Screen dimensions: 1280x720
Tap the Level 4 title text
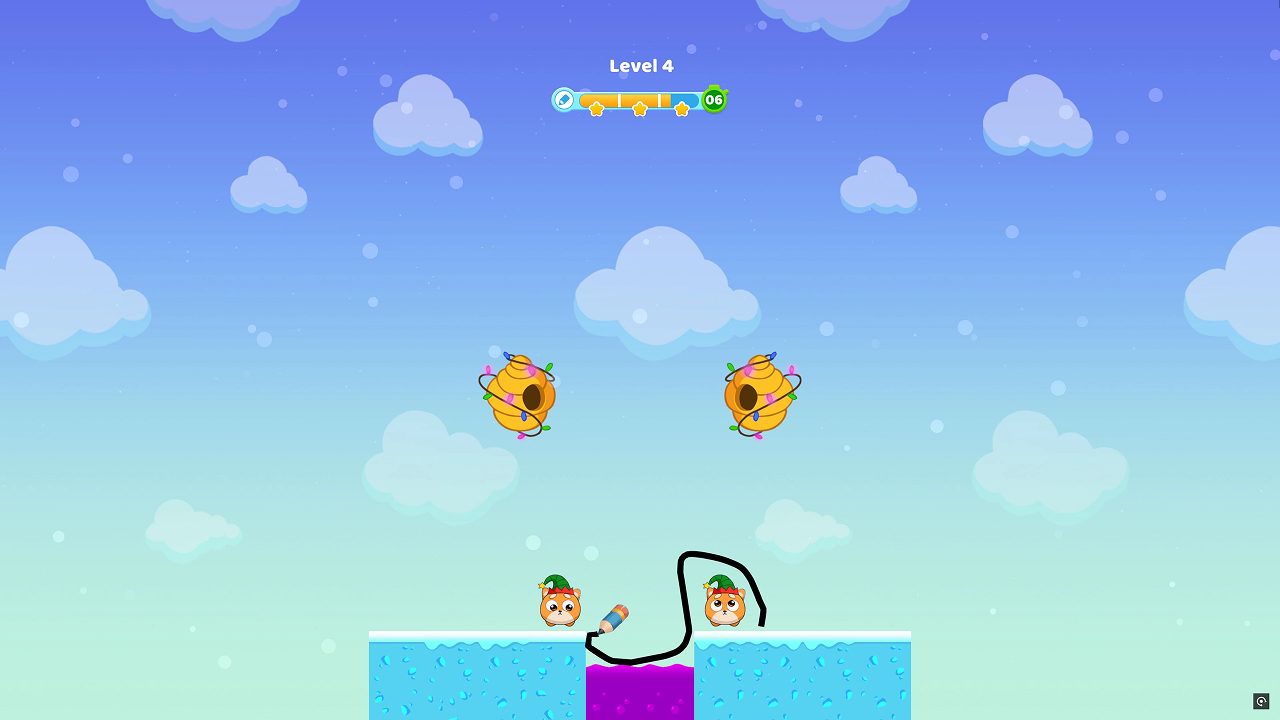pyautogui.click(x=641, y=66)
